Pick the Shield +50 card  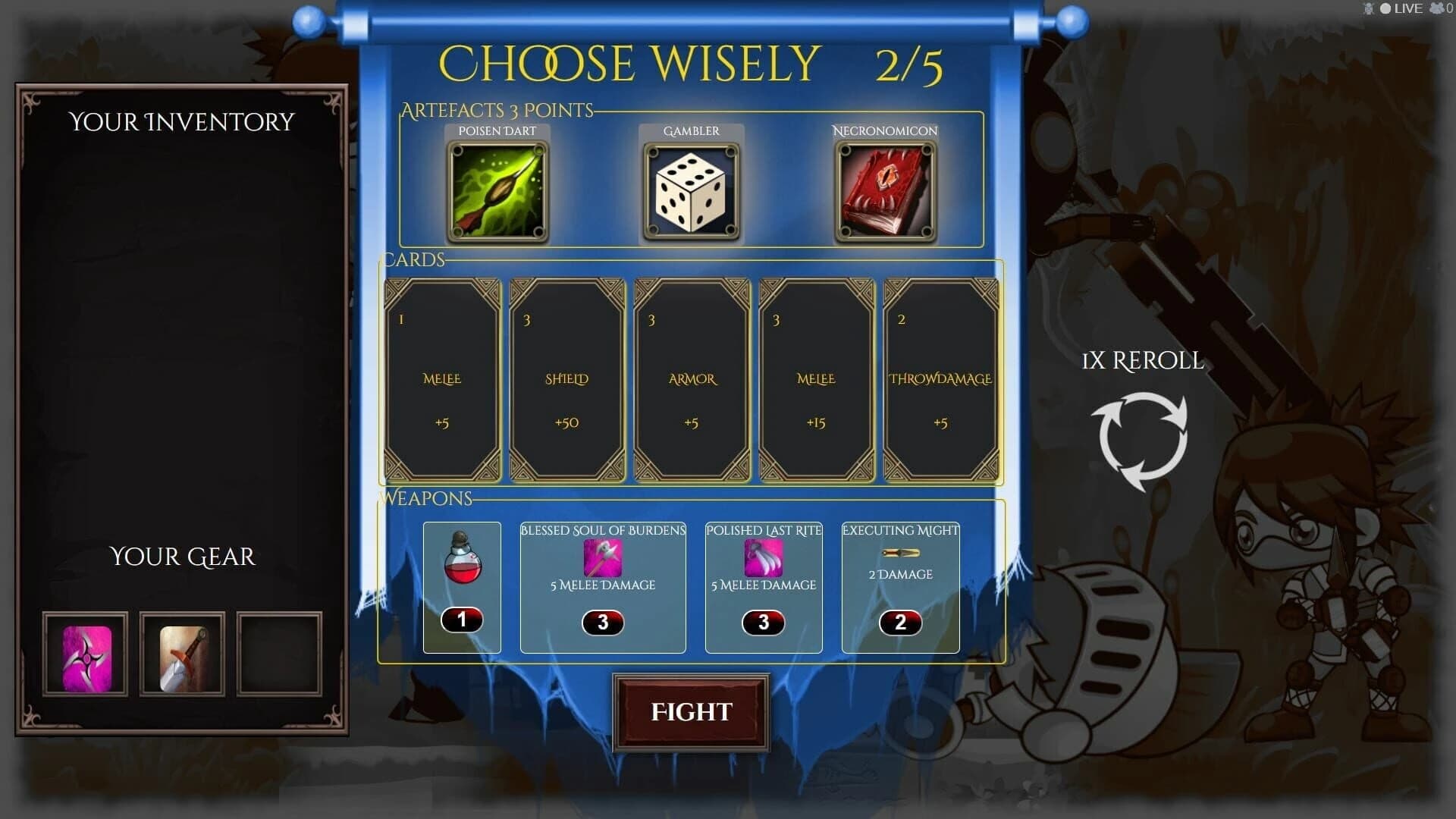566,379
